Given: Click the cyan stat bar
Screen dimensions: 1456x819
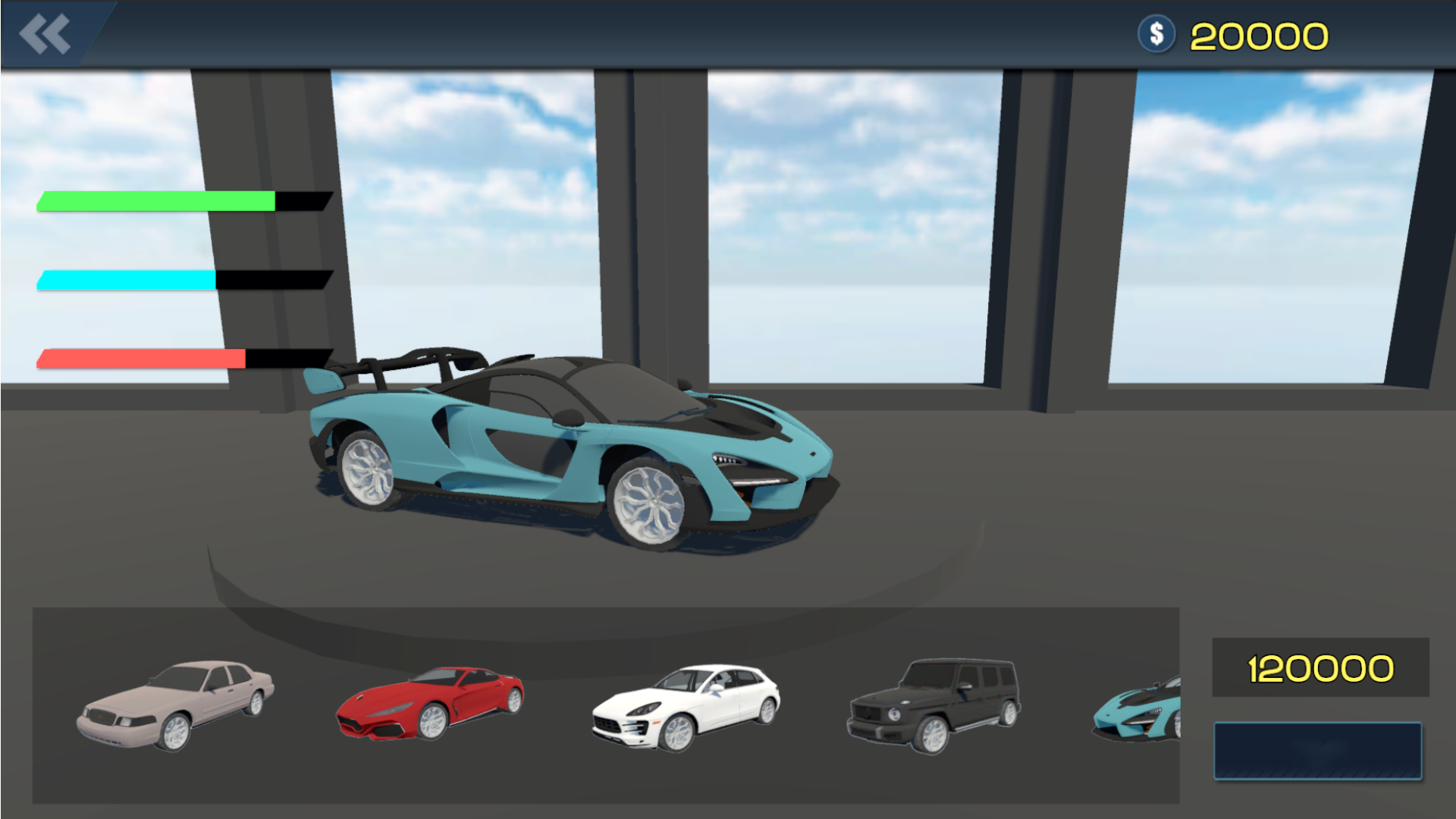Looking at the screenshot, I should pos(125,279).
